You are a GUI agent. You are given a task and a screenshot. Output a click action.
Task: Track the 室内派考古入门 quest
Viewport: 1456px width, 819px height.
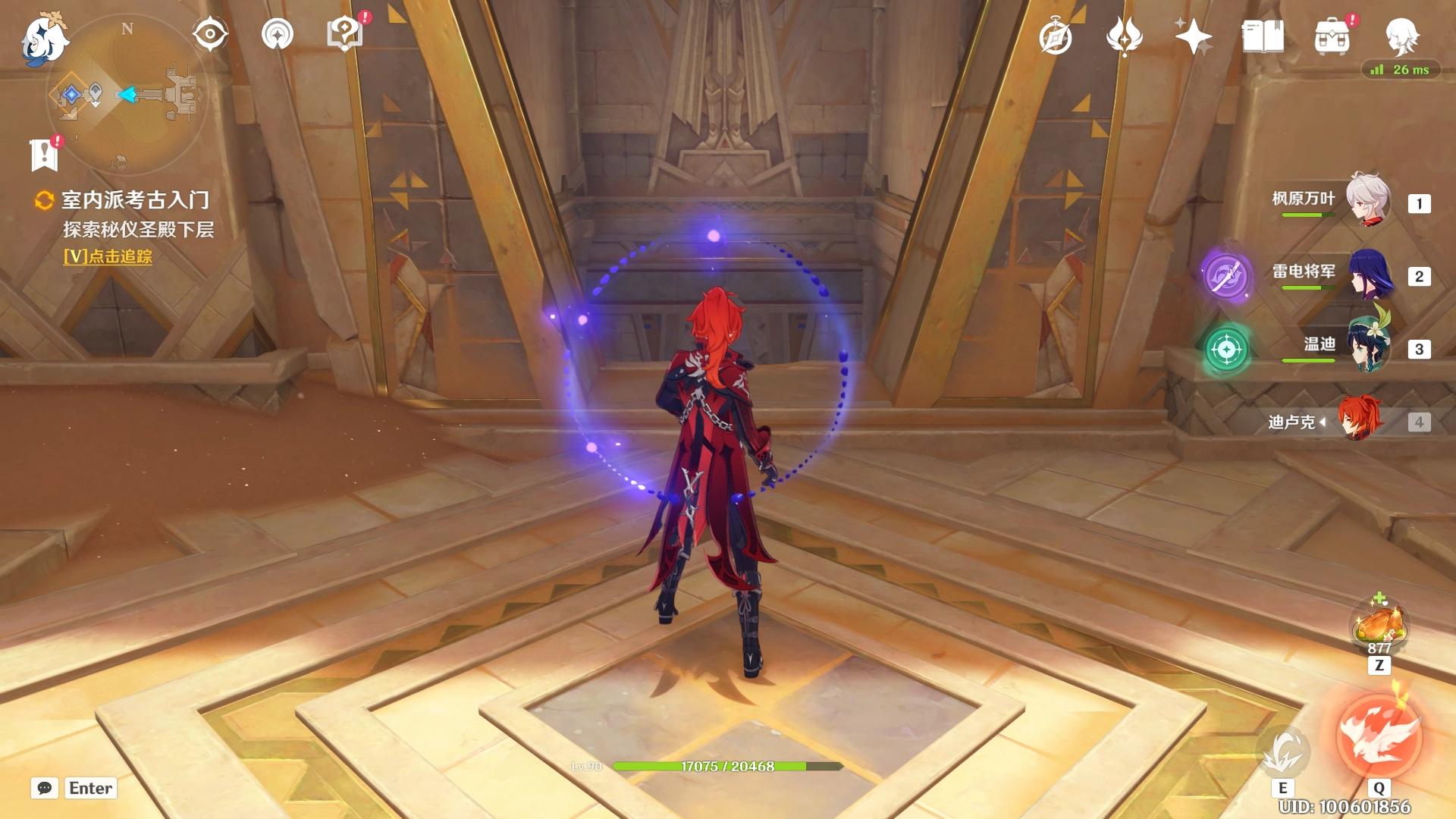[108, 257]
